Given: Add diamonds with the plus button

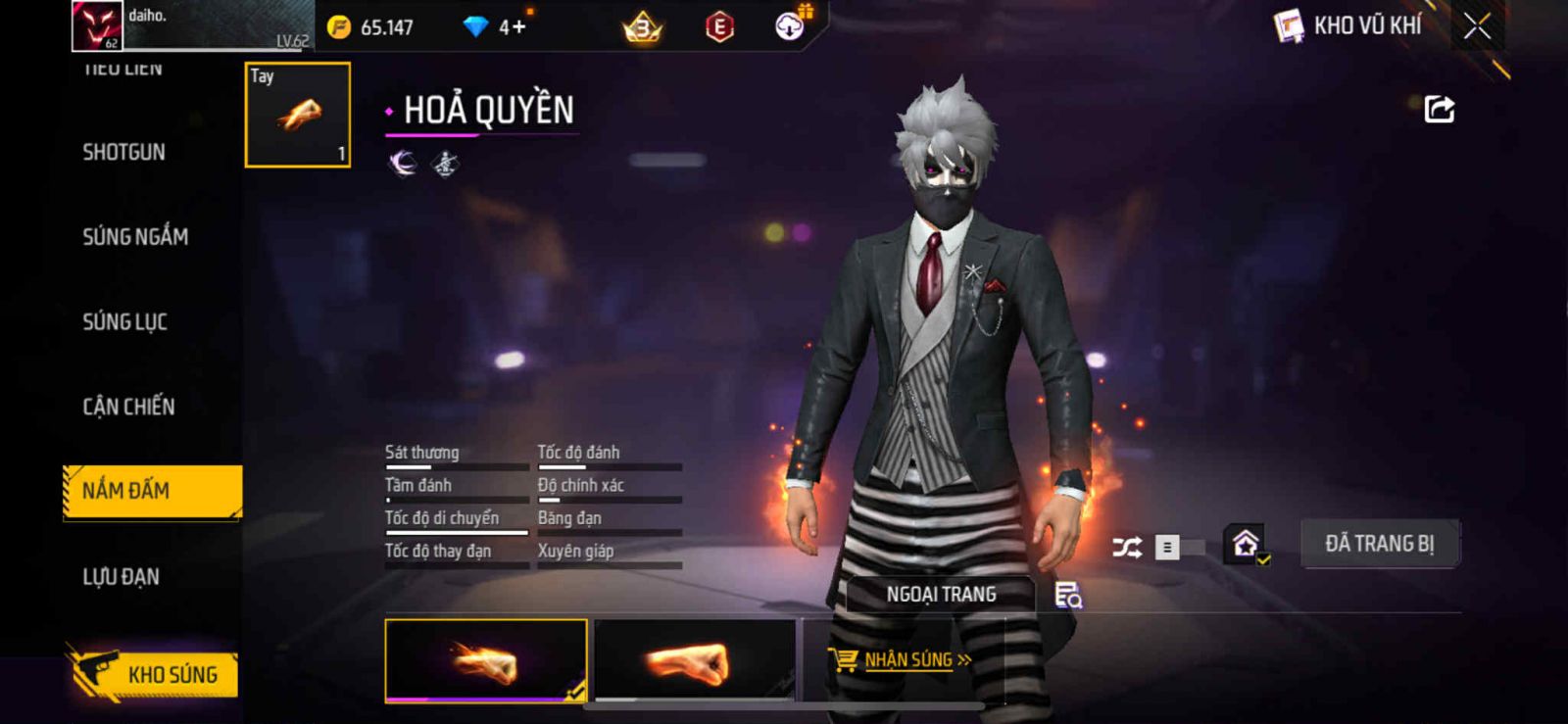Looking at the screenshot, I should pos(518,27).
